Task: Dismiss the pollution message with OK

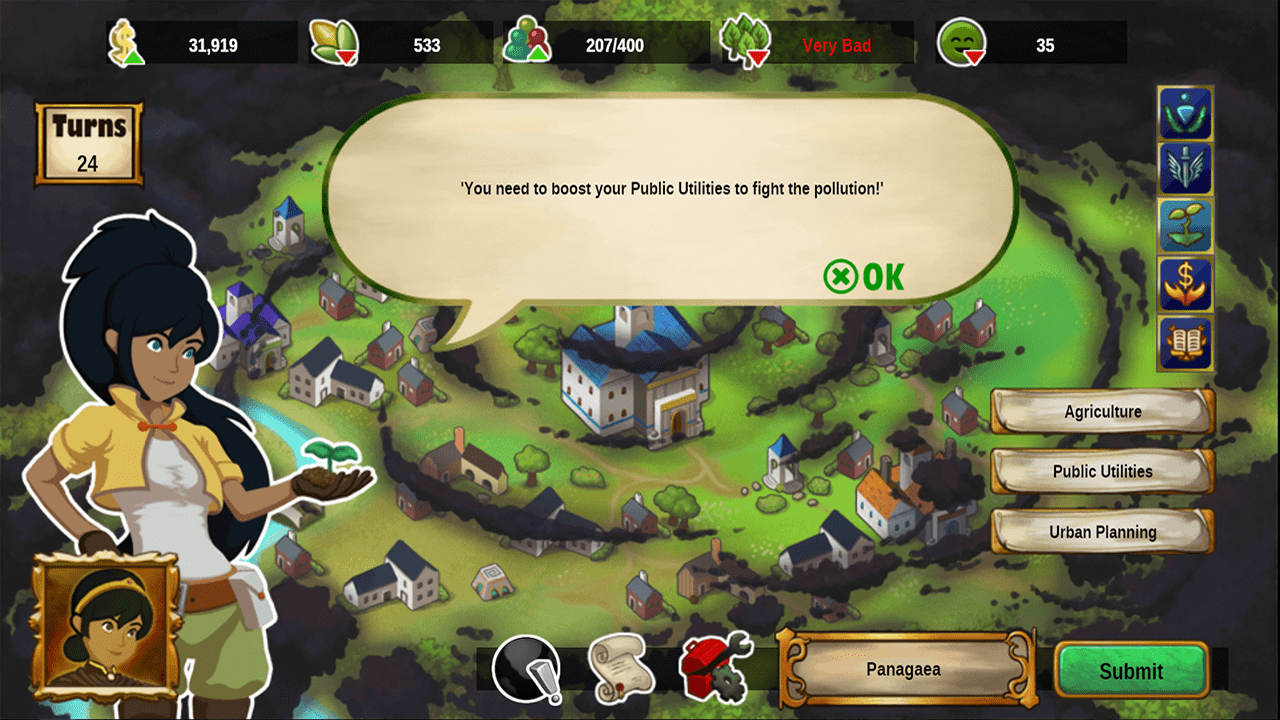Action: [x=864, y=276]
